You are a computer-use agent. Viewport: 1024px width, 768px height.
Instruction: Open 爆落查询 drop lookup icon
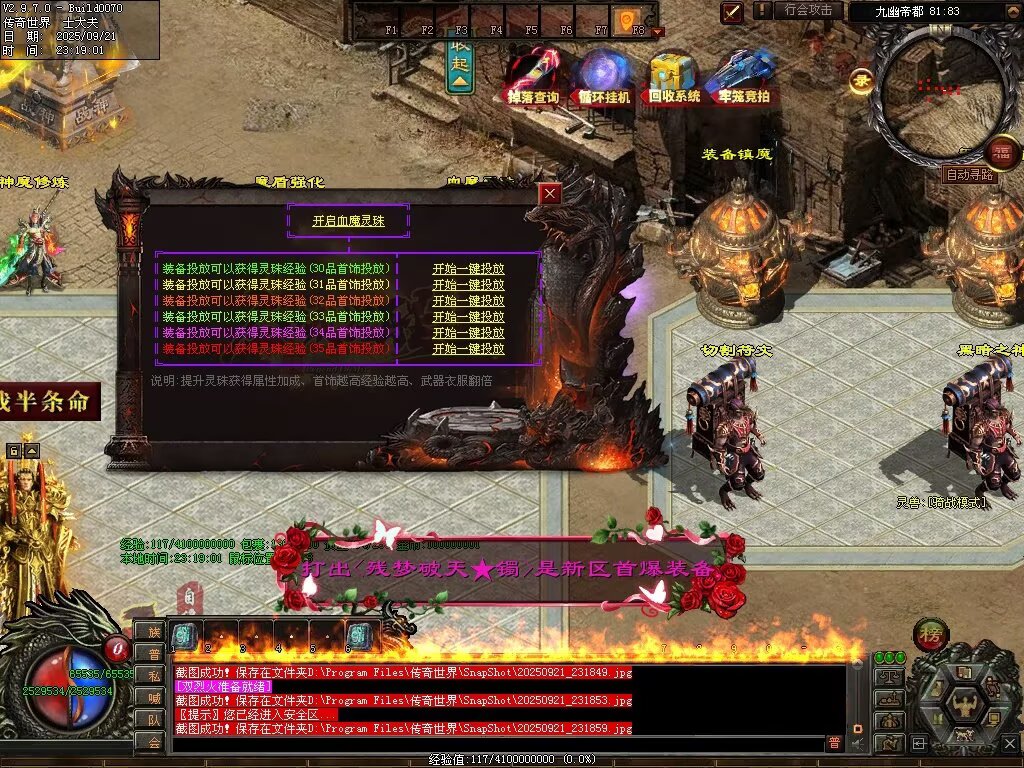(533, 74)
